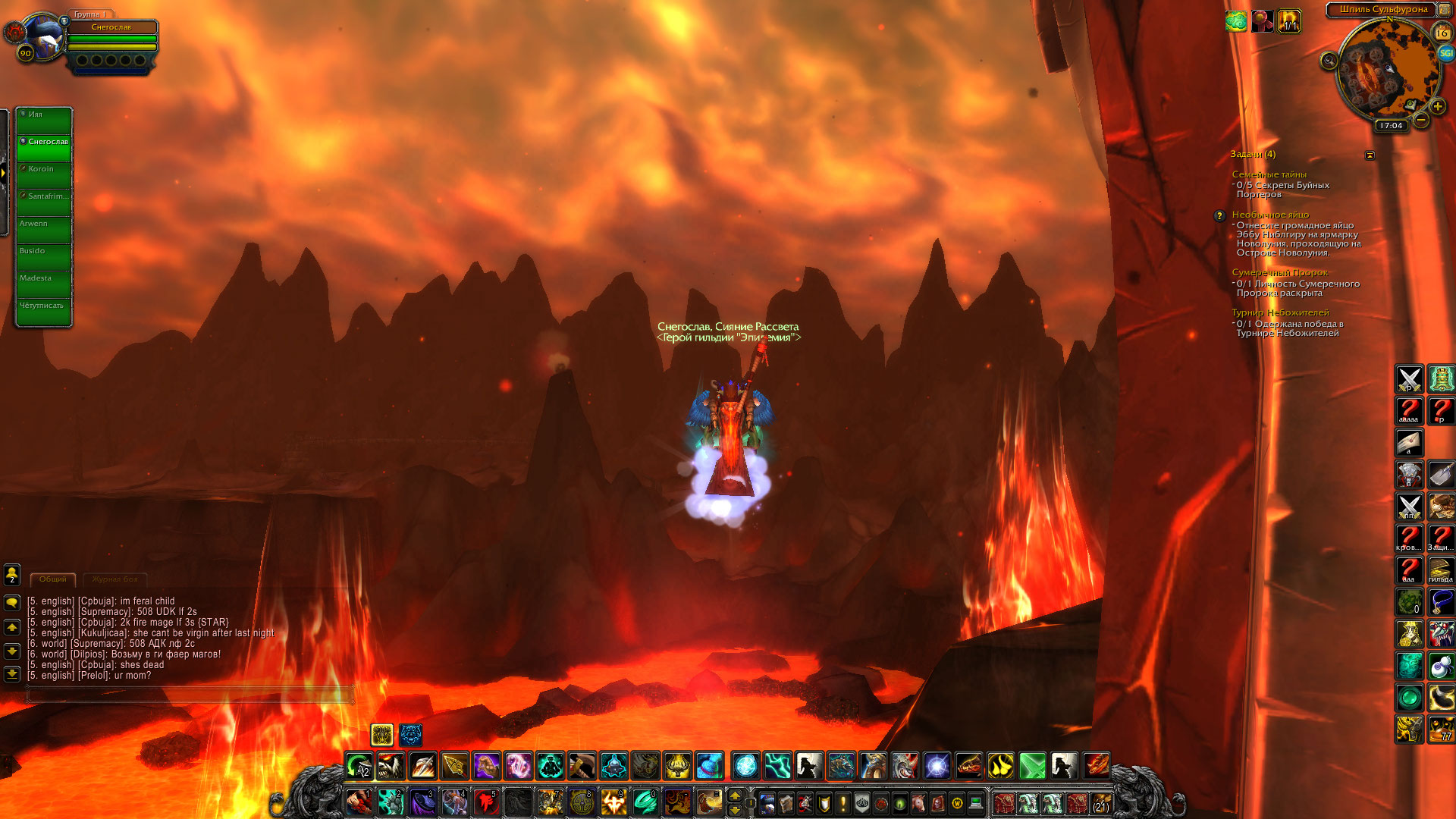
Task: Switch to the Журнал боя chat tab
Action: point(115,579)
